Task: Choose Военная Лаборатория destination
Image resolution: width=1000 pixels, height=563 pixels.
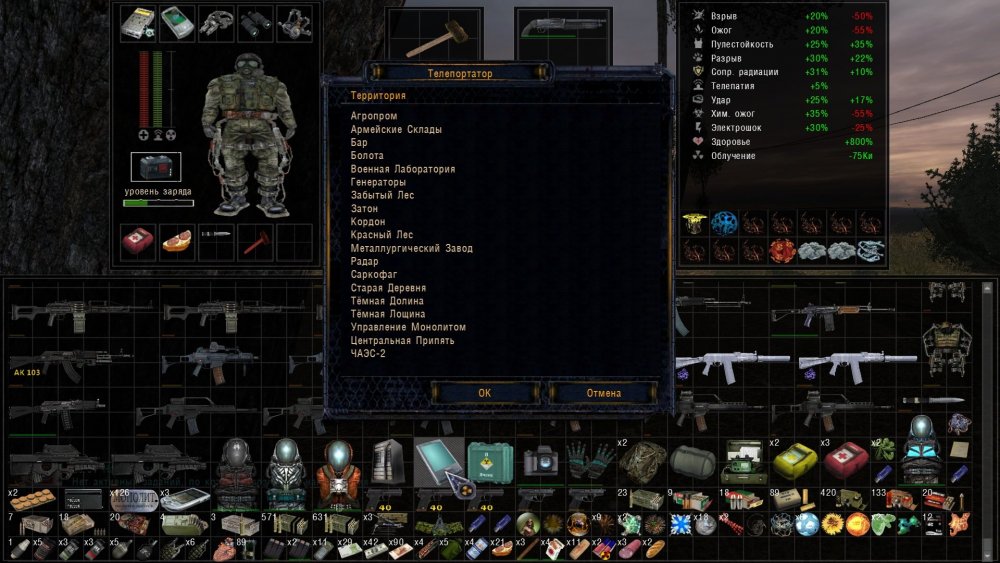Action: coord(403,169)
